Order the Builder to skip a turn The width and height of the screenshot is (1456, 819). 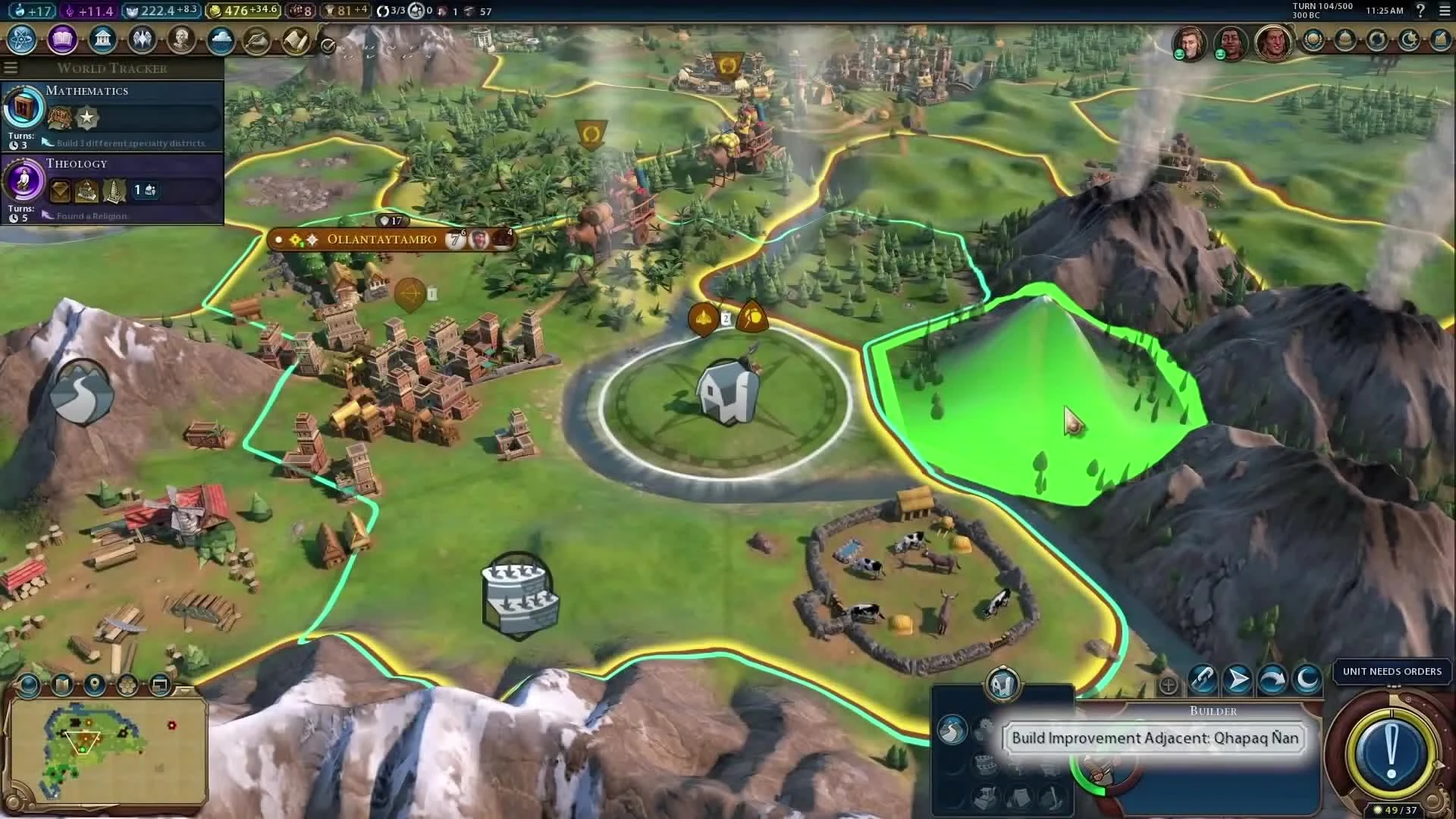coord(1271,680)
